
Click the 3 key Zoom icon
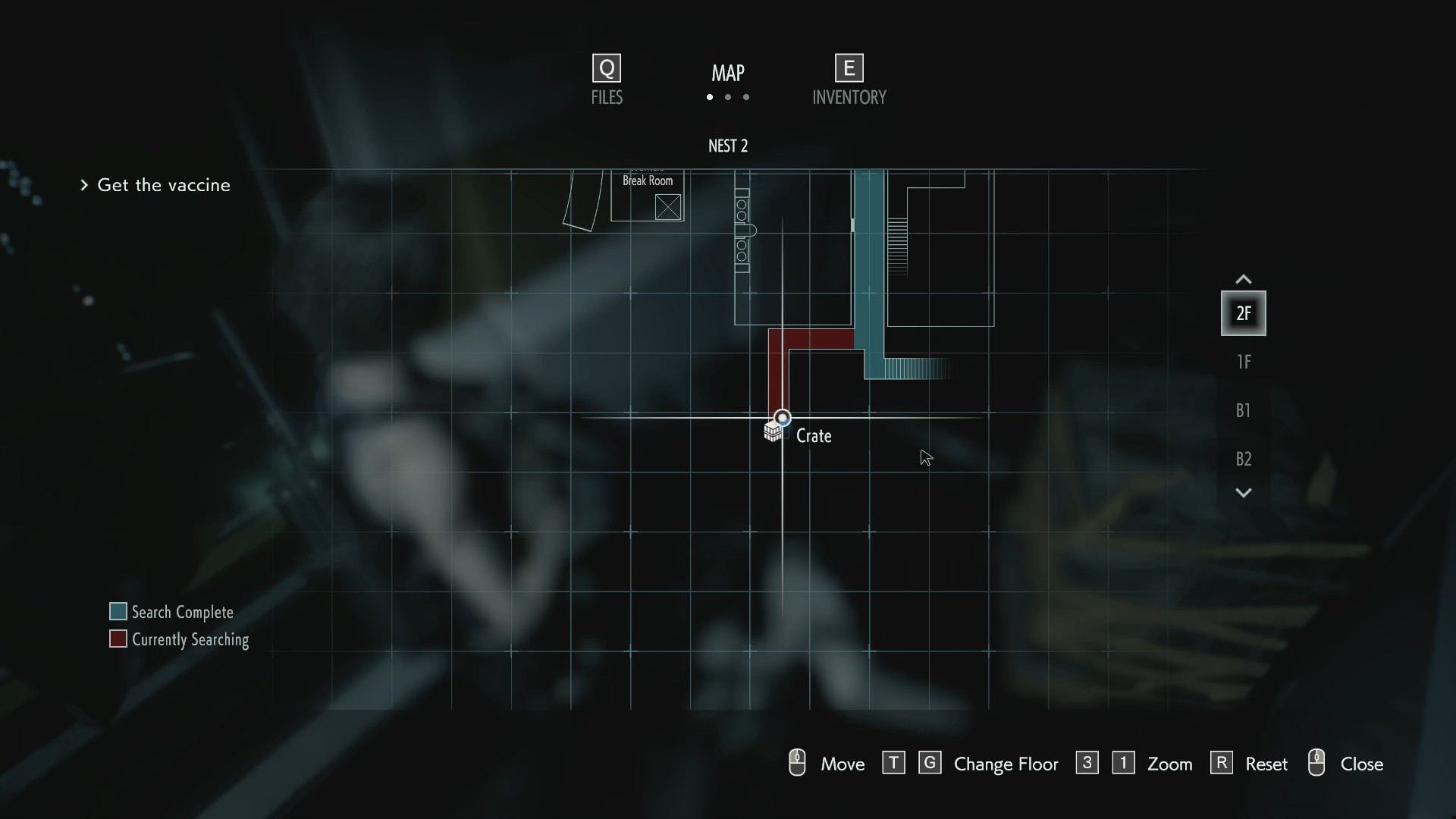[1087, 763]
